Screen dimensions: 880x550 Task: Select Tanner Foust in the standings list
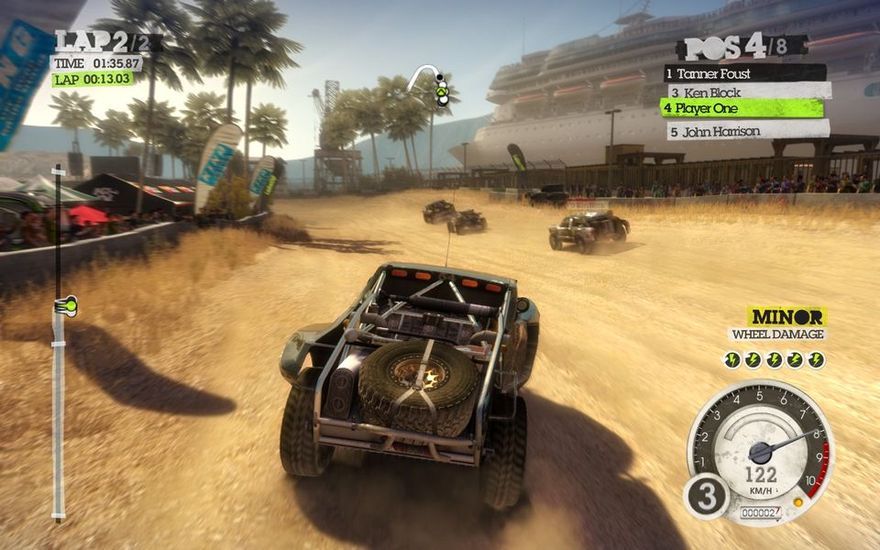[744, 73]
